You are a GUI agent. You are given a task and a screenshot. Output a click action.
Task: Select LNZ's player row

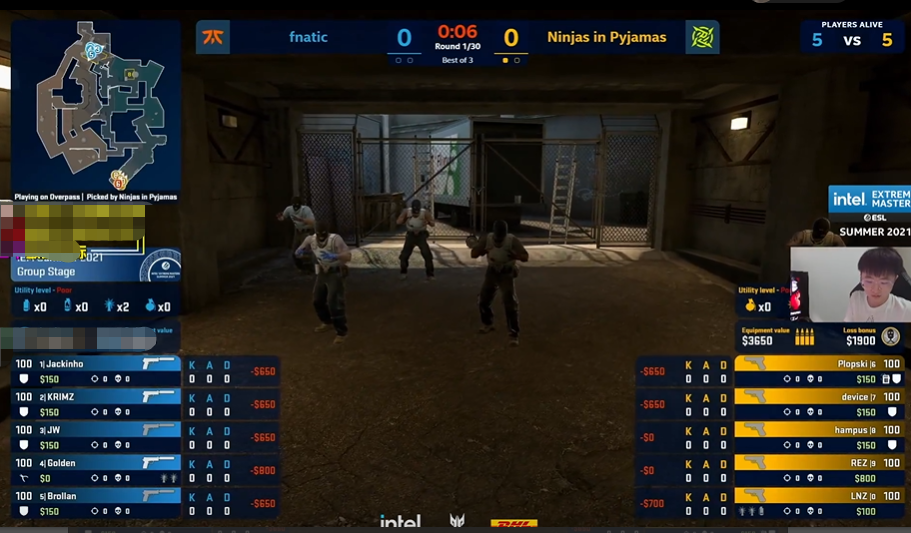point(818,503)
